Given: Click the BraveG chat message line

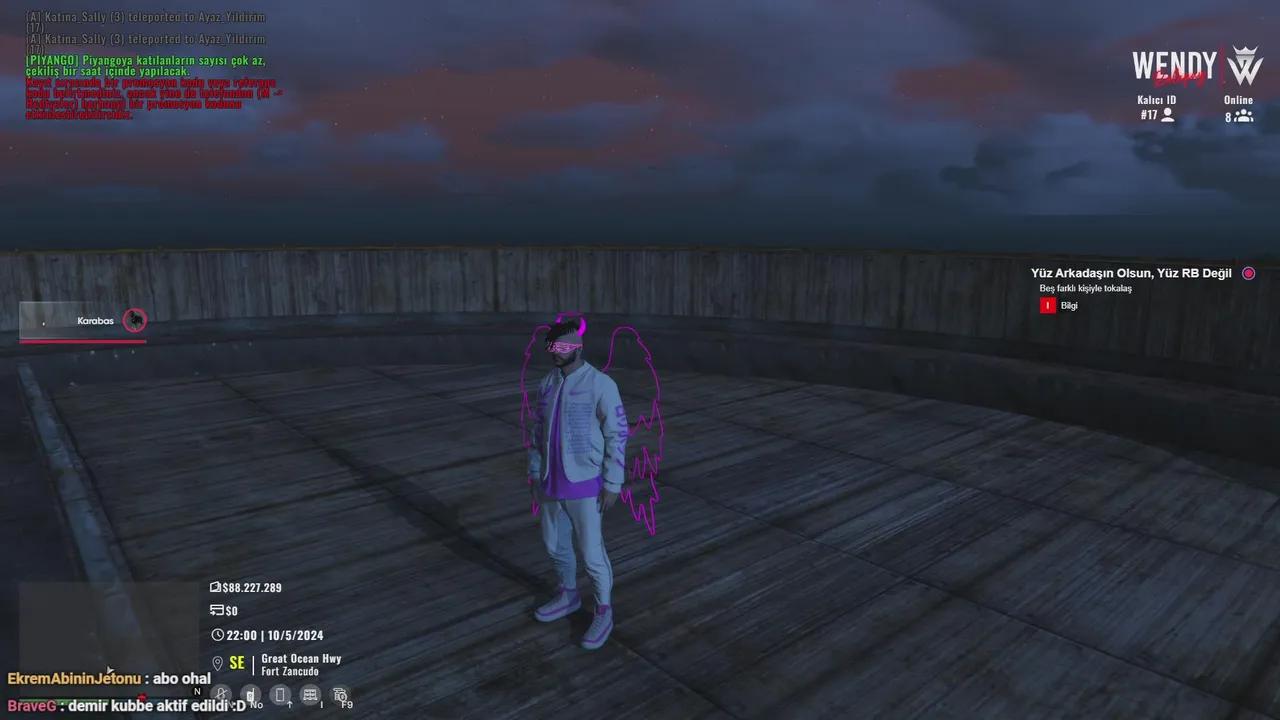Looking at the screenshot, I should 120,705.
